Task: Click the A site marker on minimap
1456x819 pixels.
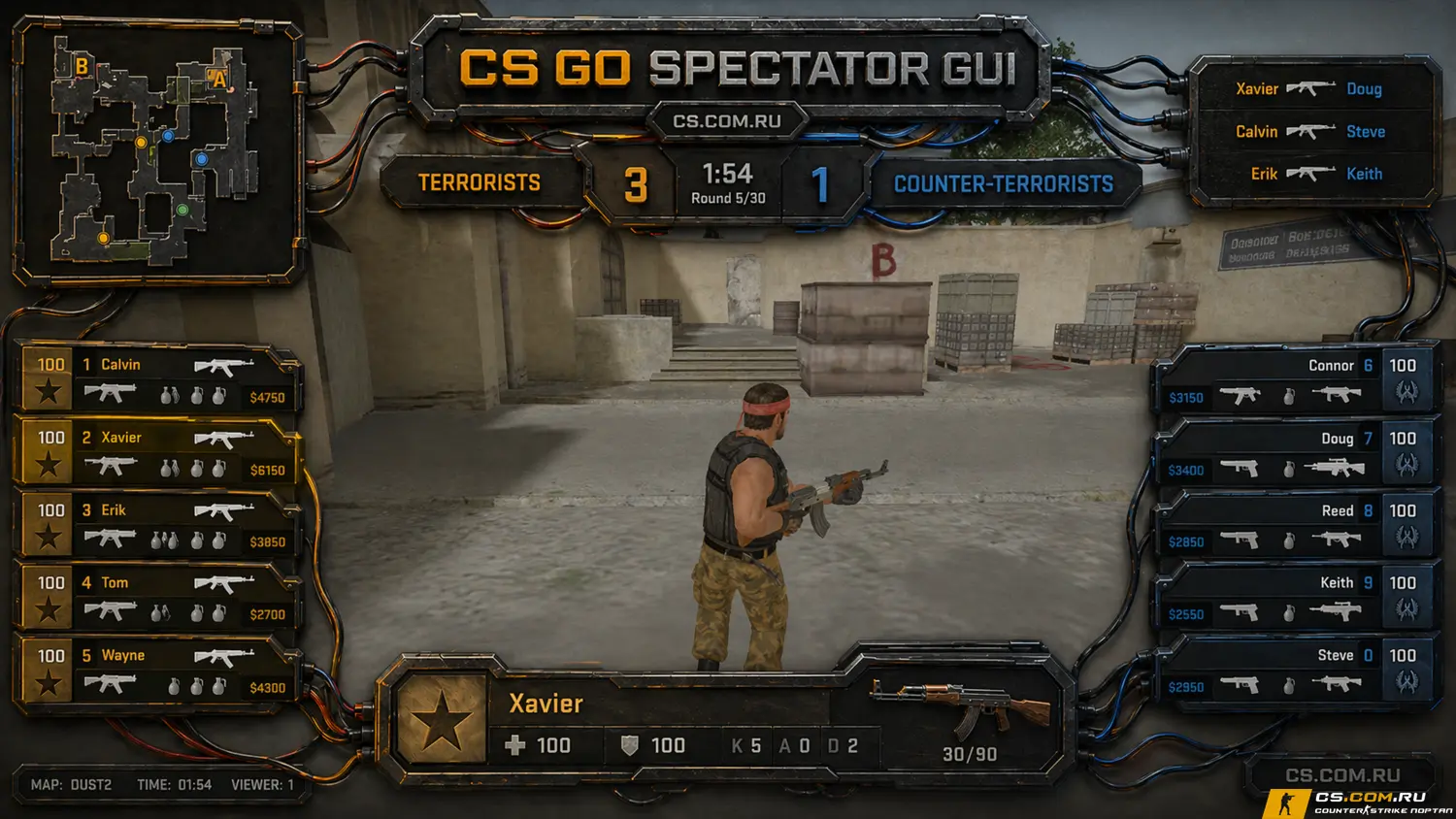Action: point(219,80)
